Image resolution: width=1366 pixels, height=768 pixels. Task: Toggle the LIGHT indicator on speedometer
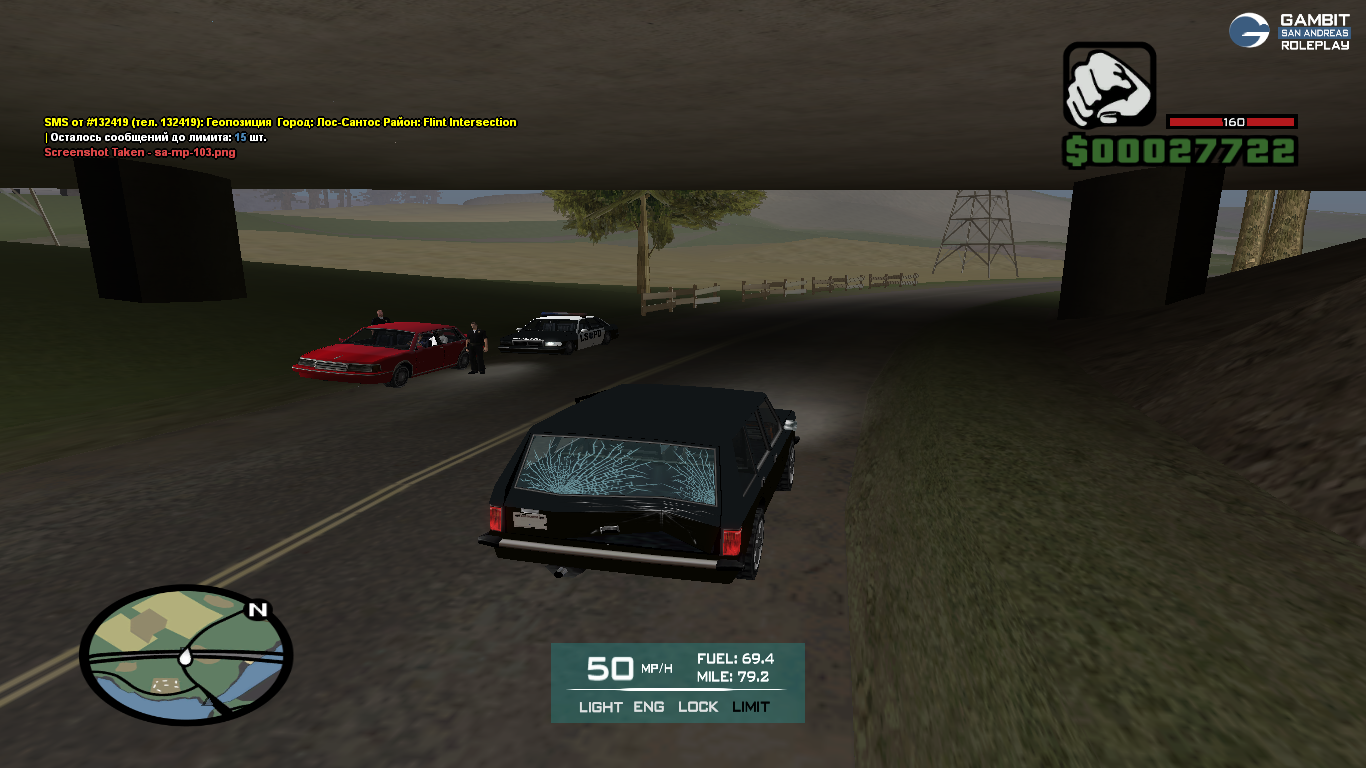[600, 707]
